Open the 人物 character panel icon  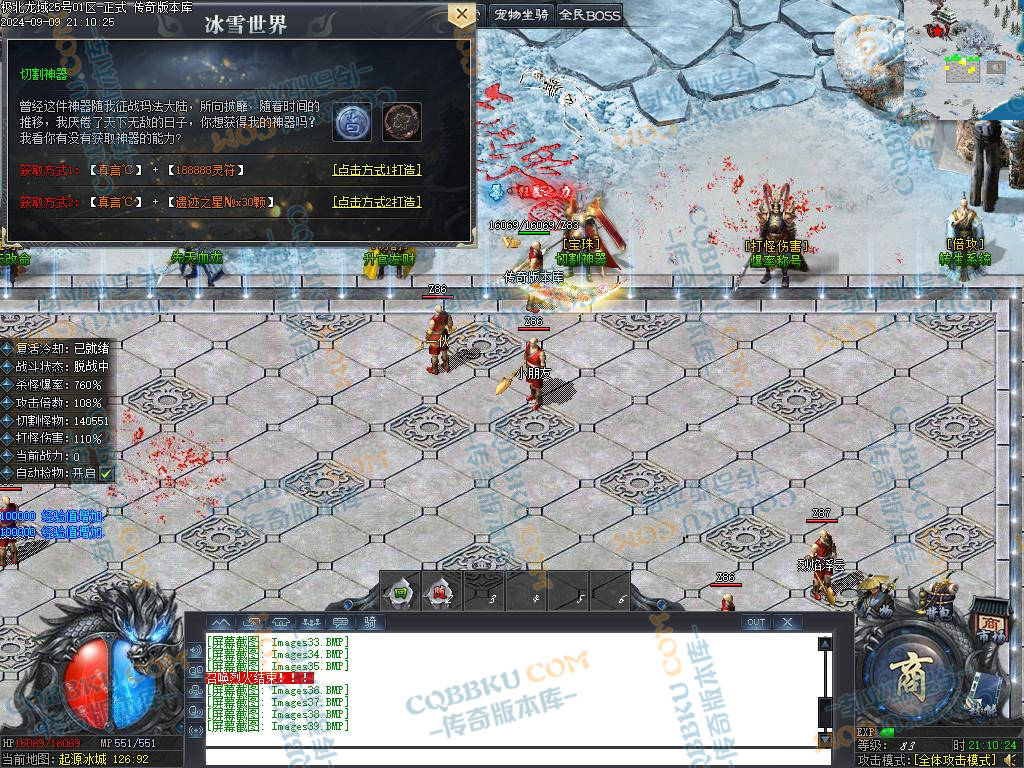click(x=883, y=604)
